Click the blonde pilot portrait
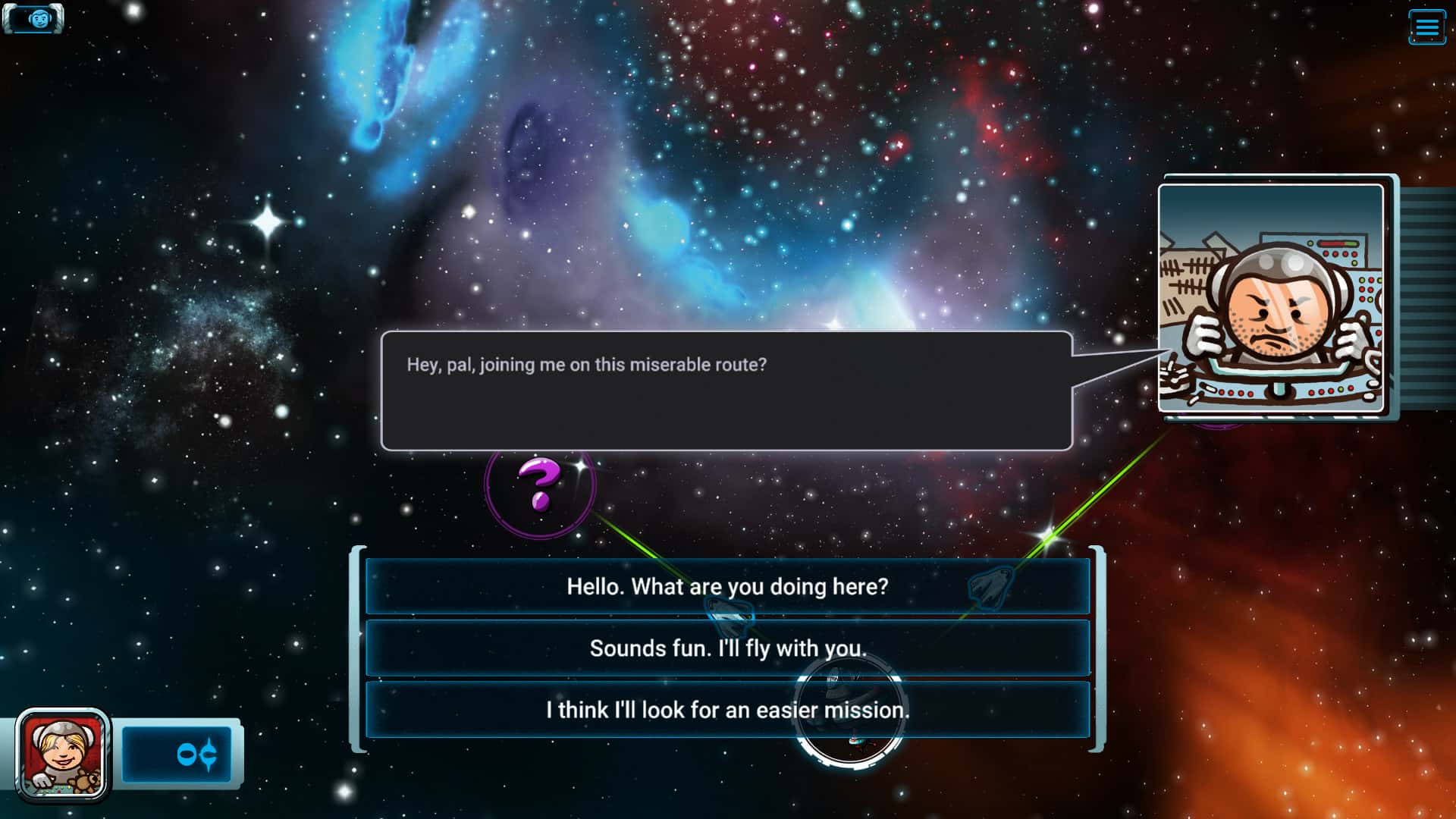The height and width of the screenshot is (819, 1456). [62, 755]
